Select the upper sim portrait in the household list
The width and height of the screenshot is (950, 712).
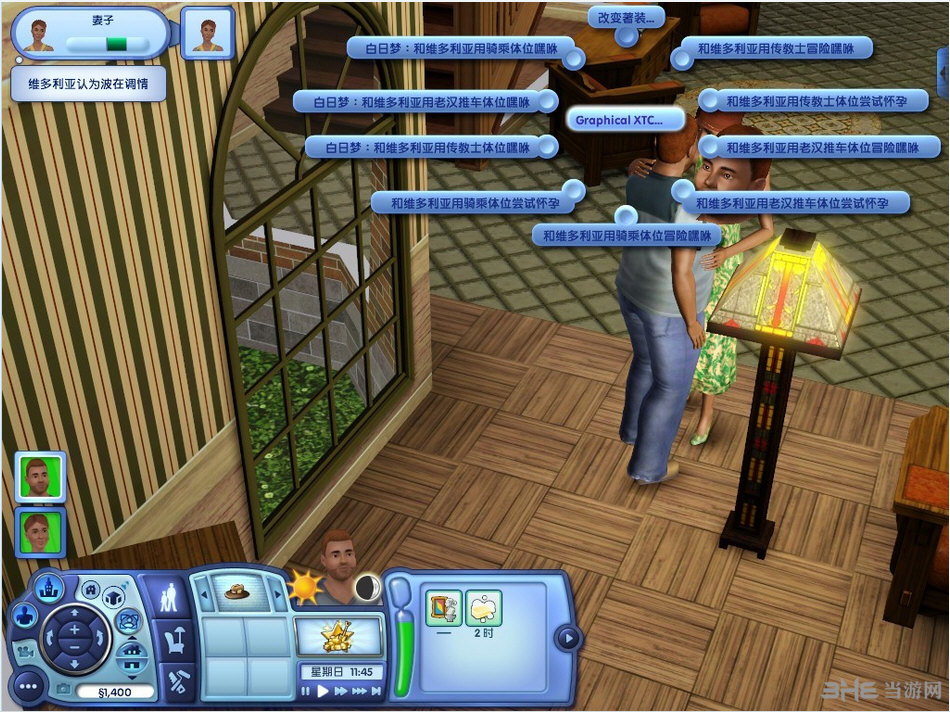click(x=41, y=476)
